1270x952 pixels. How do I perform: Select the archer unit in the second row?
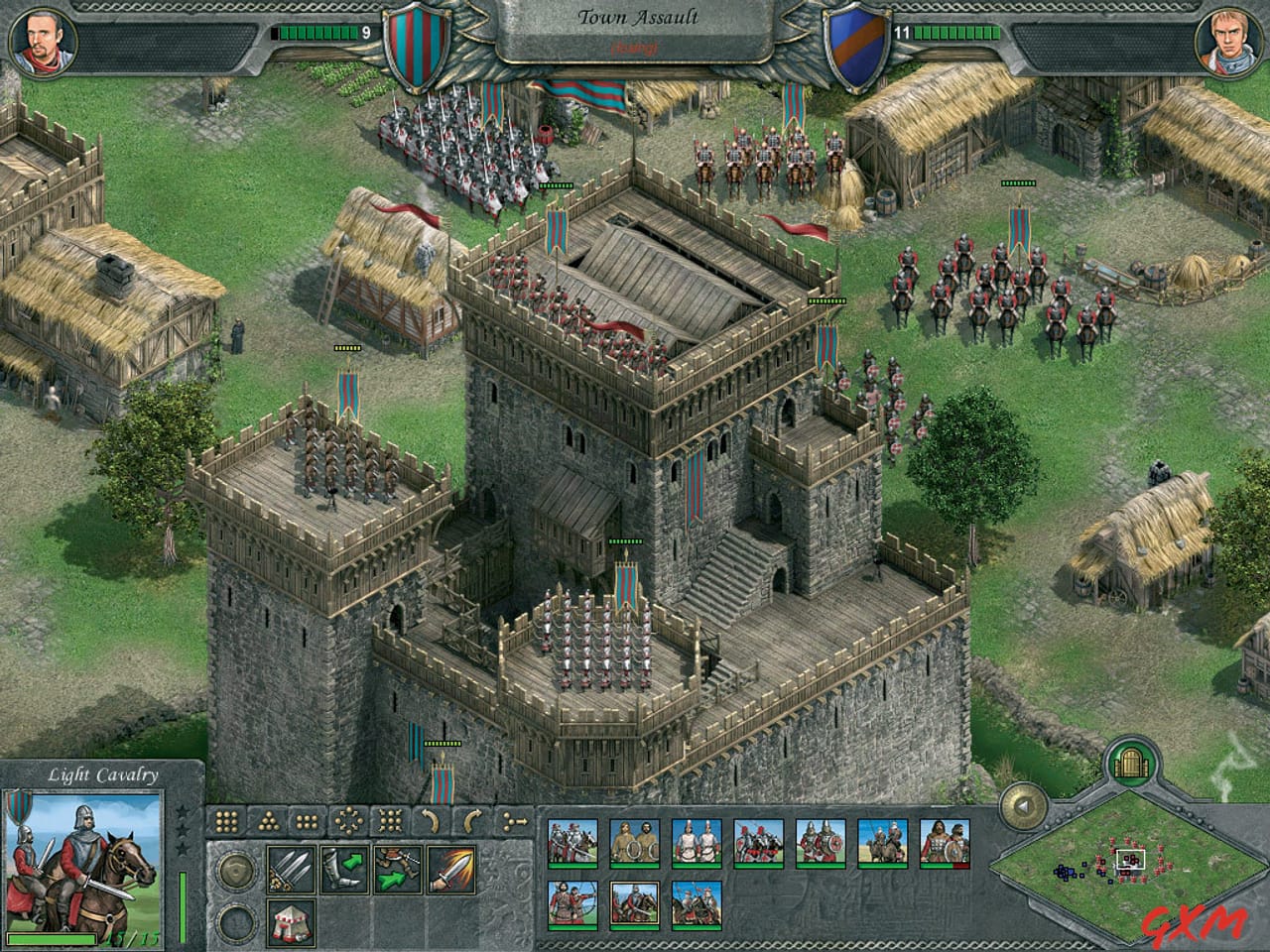(x=572, y=905)
